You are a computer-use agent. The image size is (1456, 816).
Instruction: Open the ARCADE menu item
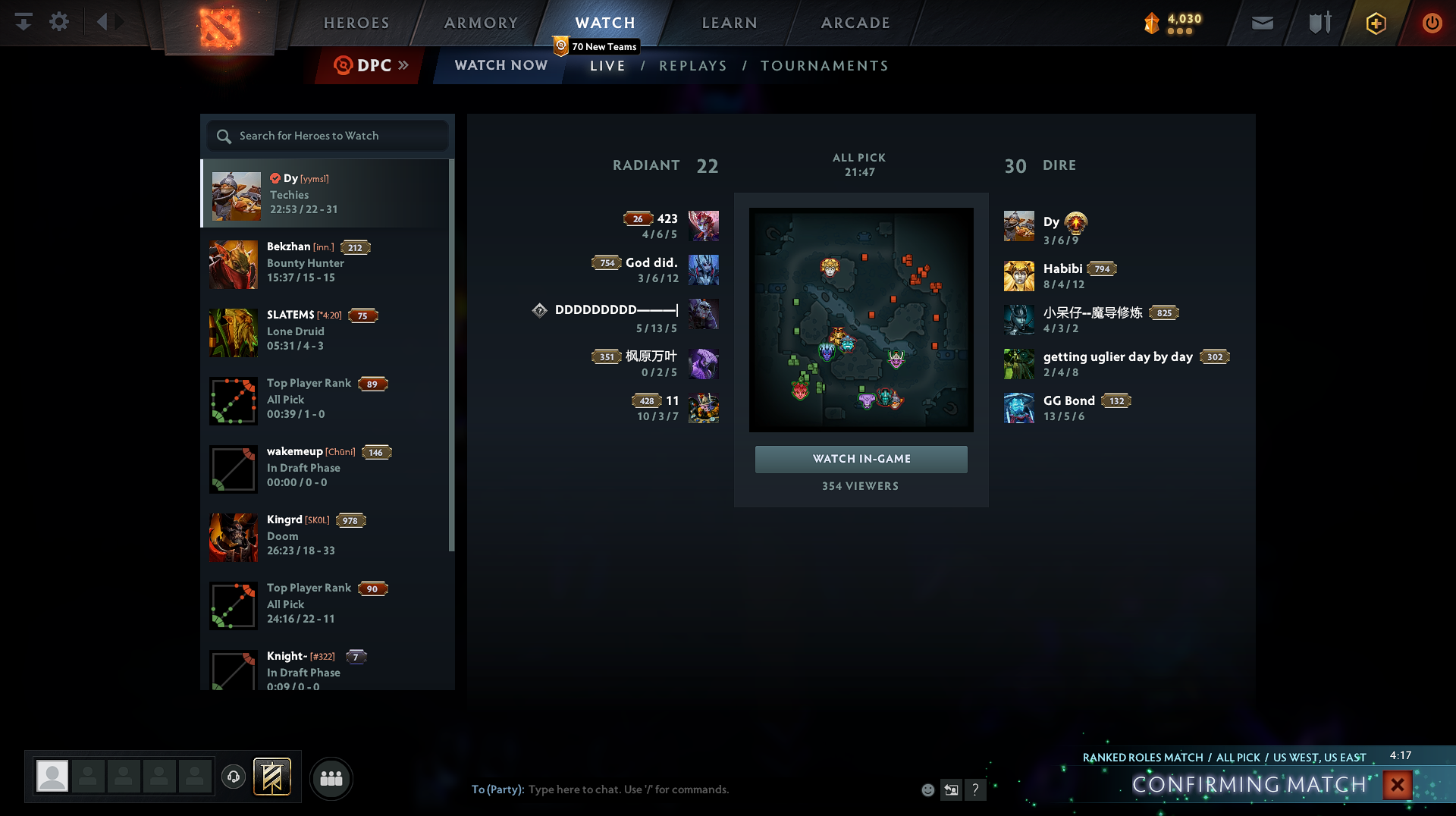click(x=855, y=23)
